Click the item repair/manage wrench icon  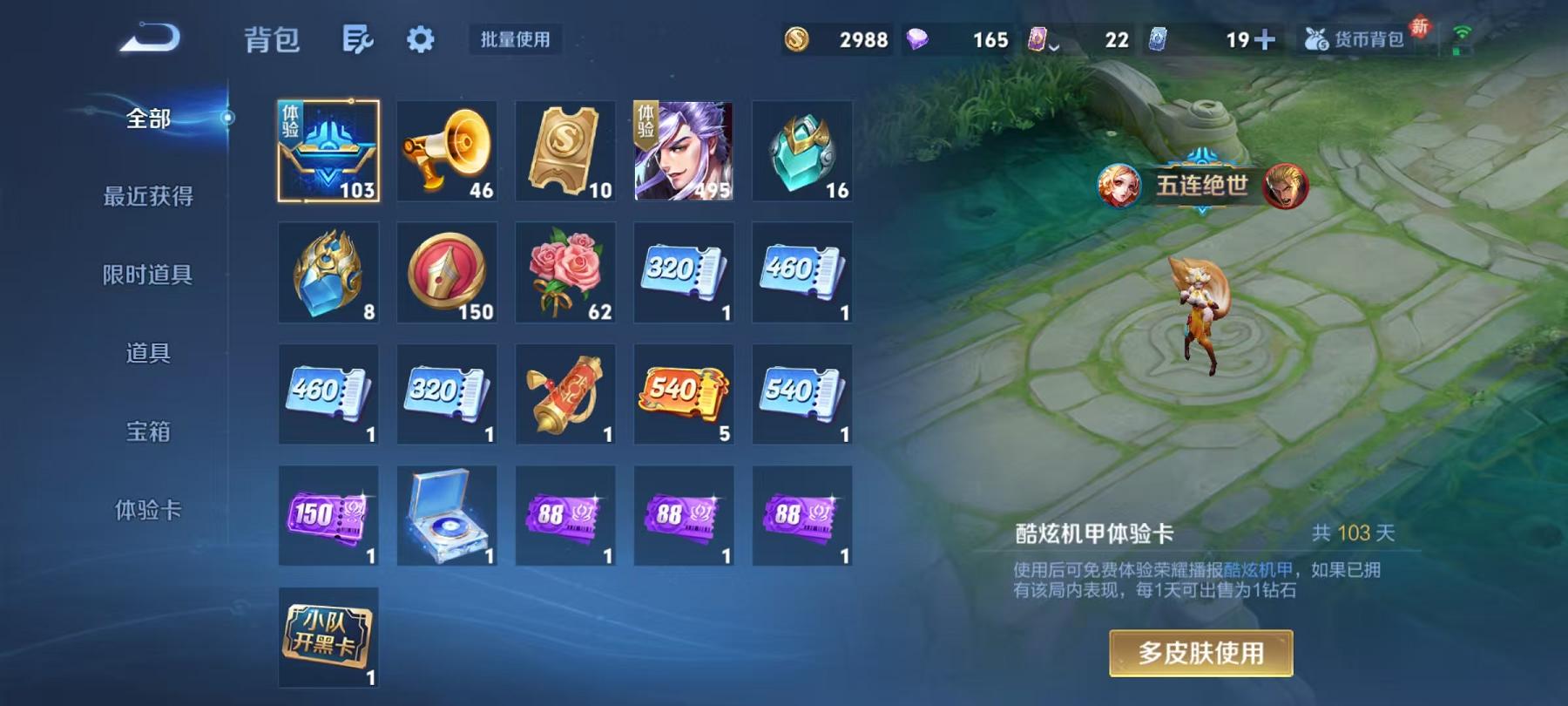tap(359, 38)
